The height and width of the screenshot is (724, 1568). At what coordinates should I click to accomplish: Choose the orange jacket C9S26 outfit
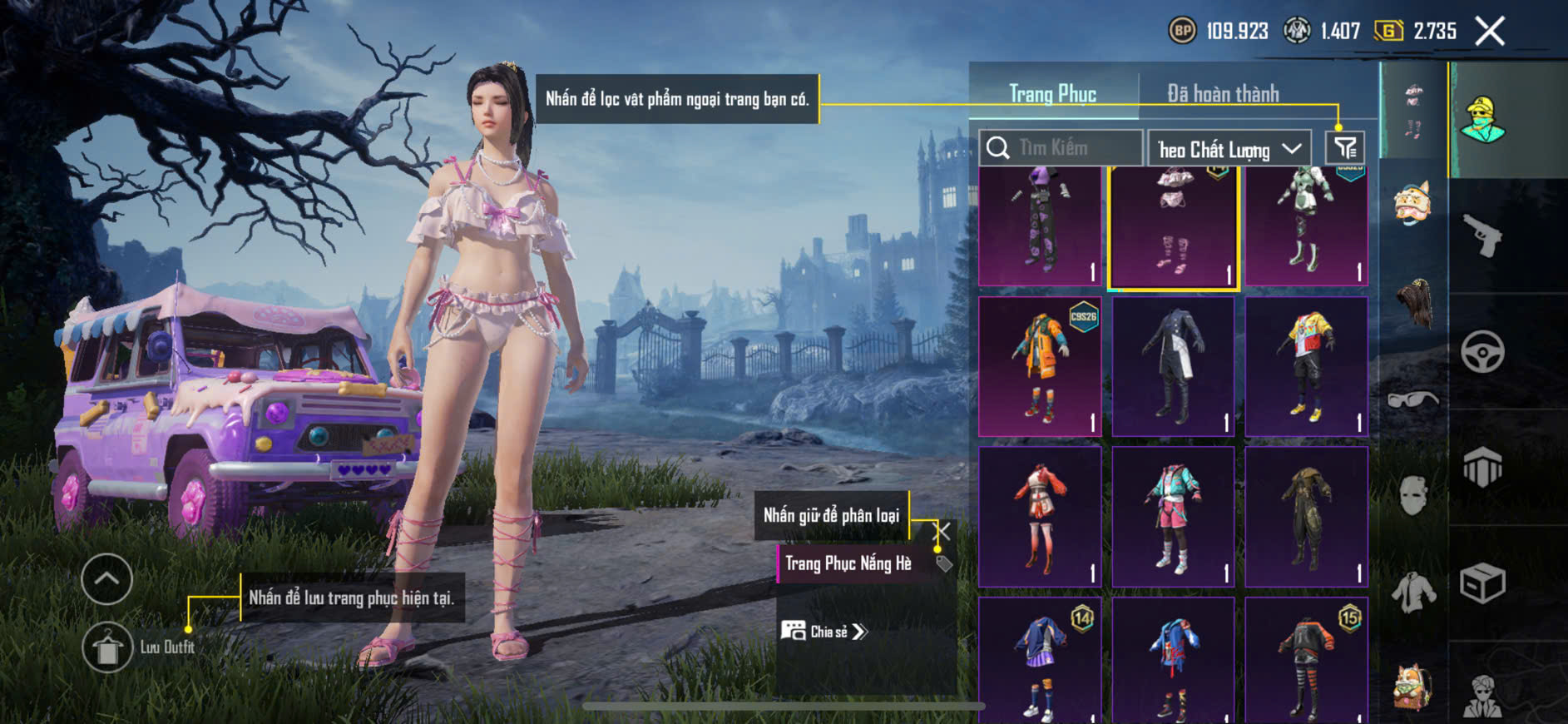click(1040, 366)
